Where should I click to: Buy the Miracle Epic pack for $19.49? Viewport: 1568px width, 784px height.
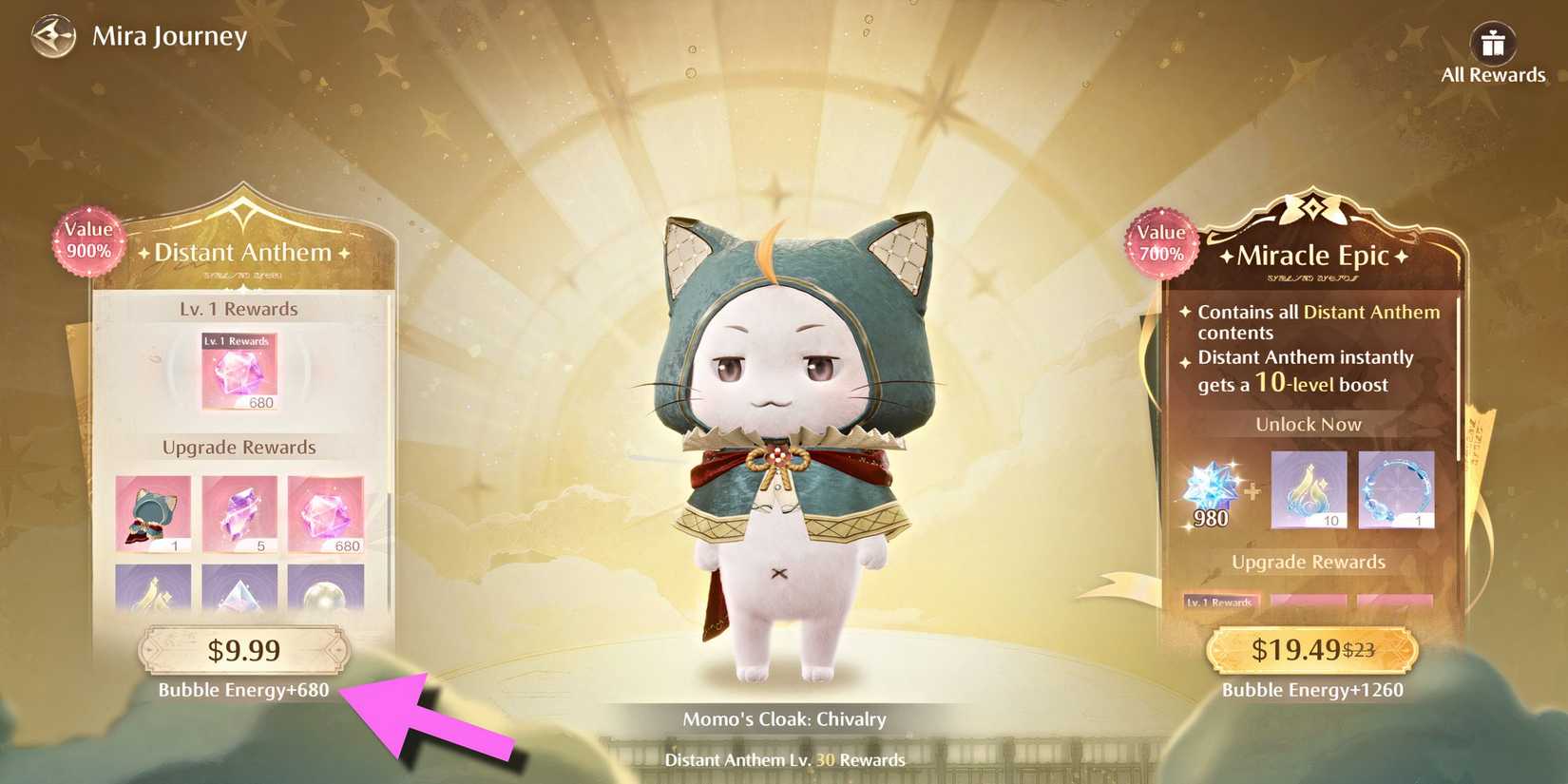click(1311, 650)
